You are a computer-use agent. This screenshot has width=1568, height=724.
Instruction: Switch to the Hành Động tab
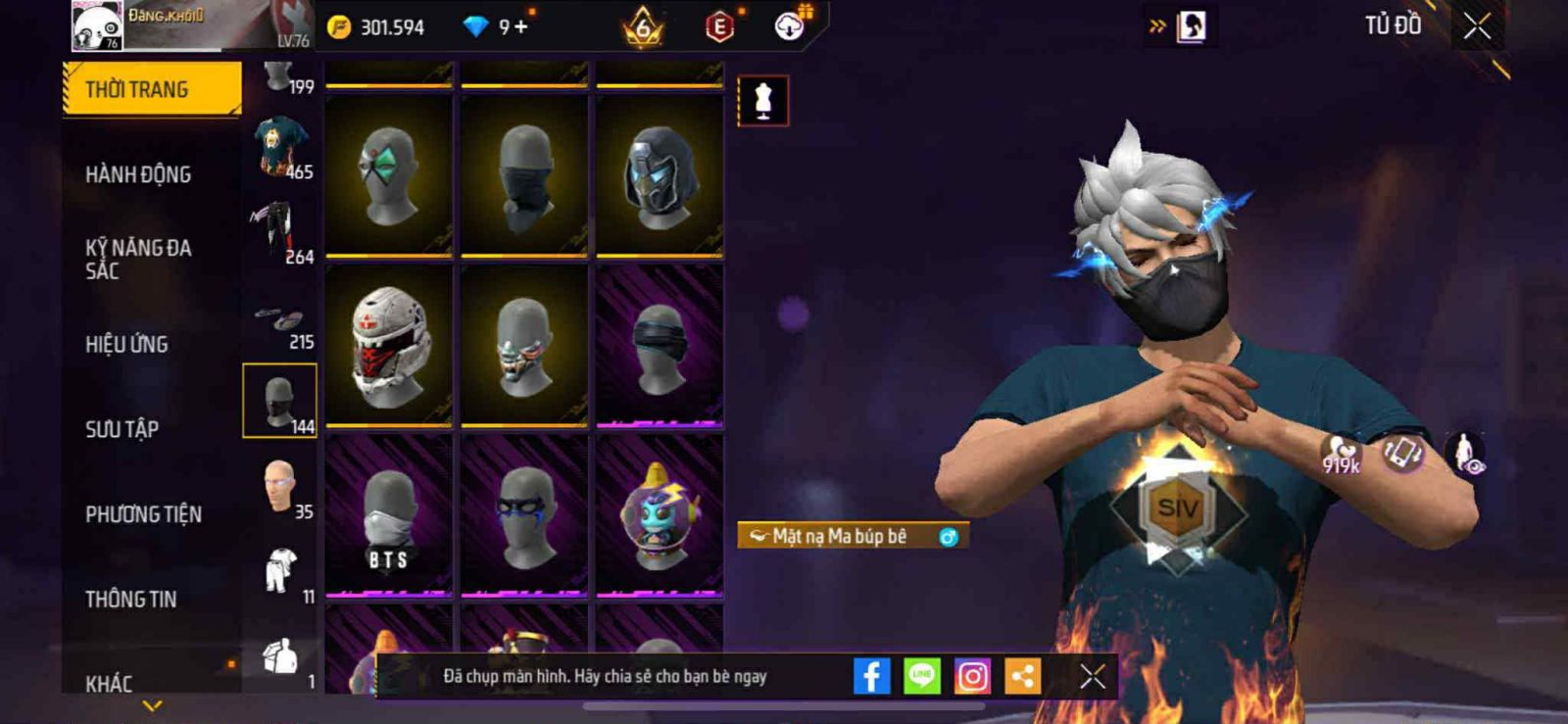click(138, 174)
